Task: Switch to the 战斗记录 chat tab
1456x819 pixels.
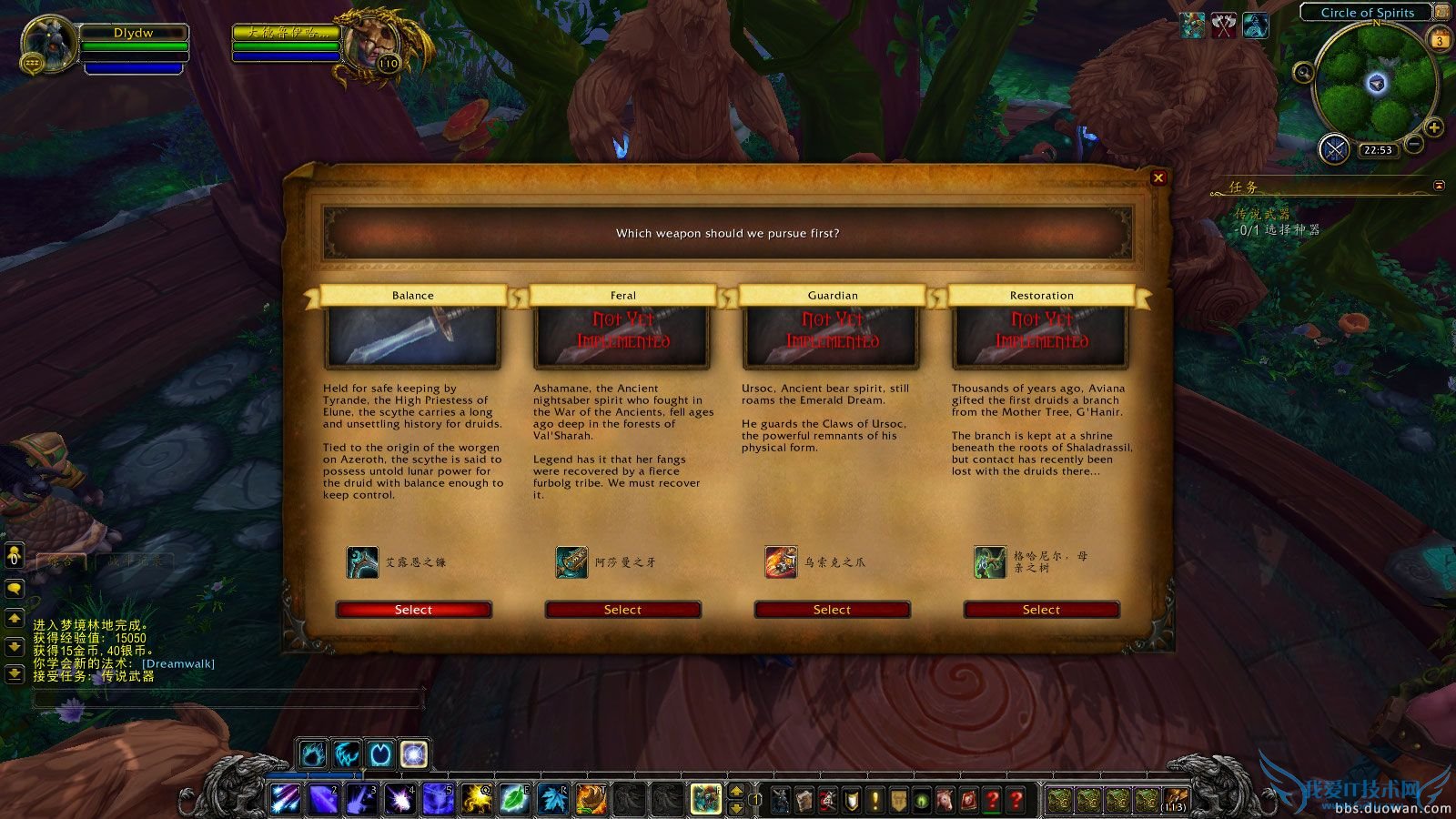Action: coord(135,561)
